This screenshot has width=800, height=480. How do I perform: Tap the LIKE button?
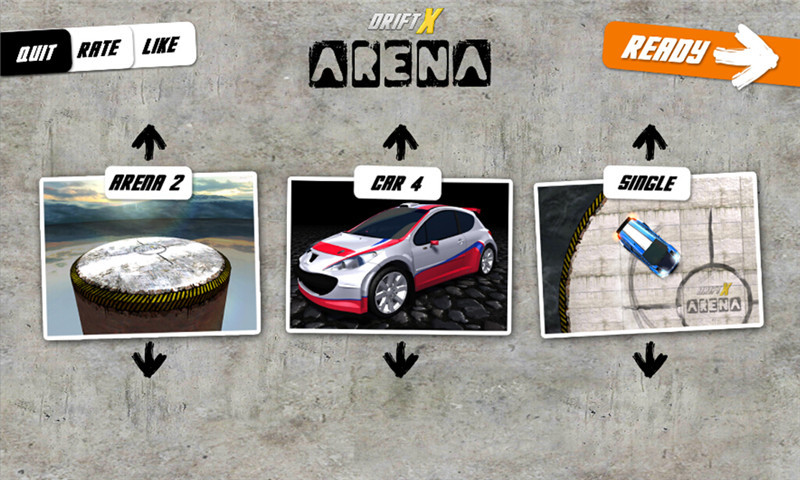tap(162, 45)
